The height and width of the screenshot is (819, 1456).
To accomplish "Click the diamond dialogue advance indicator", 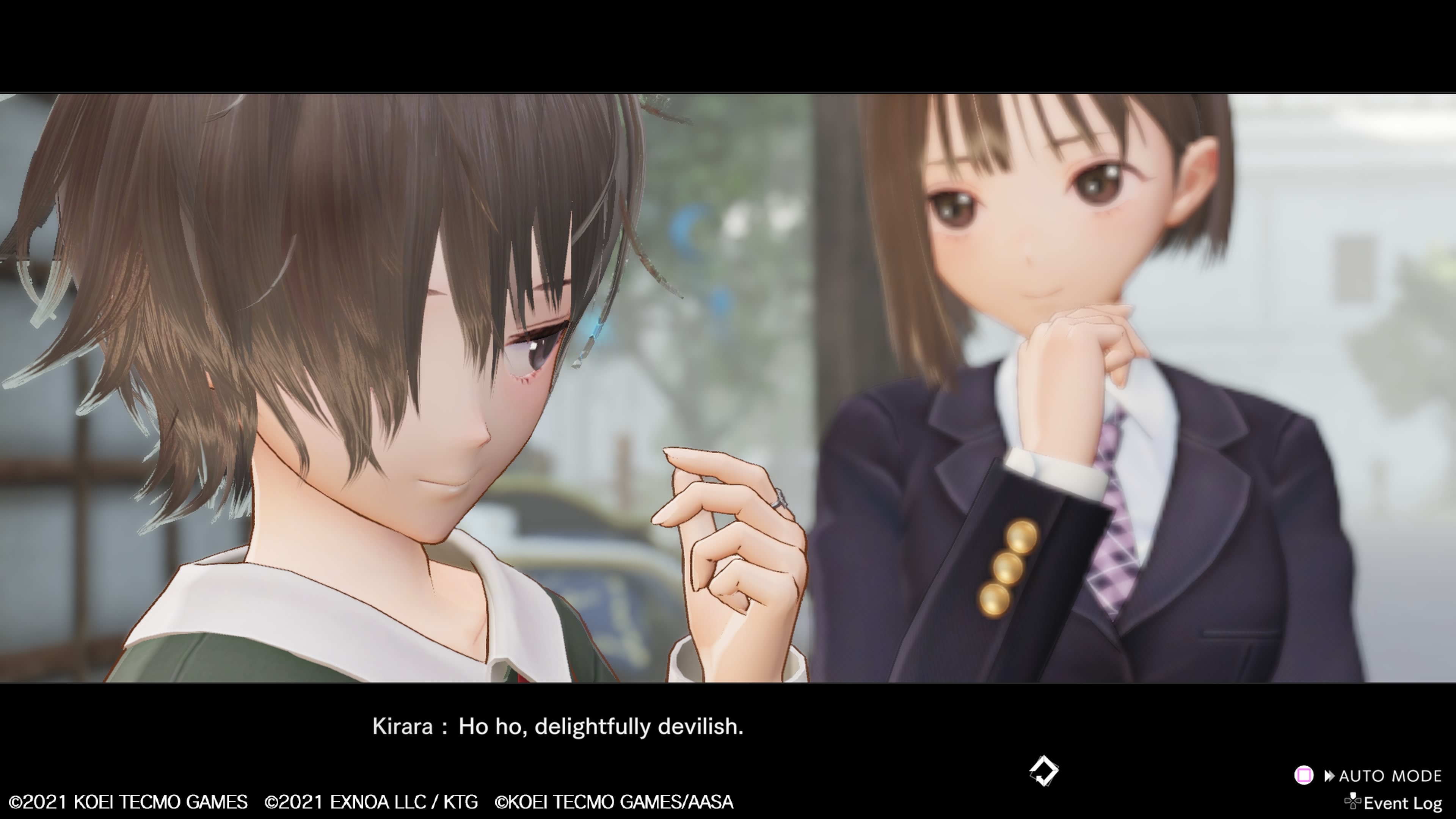I will (1043, 771).
